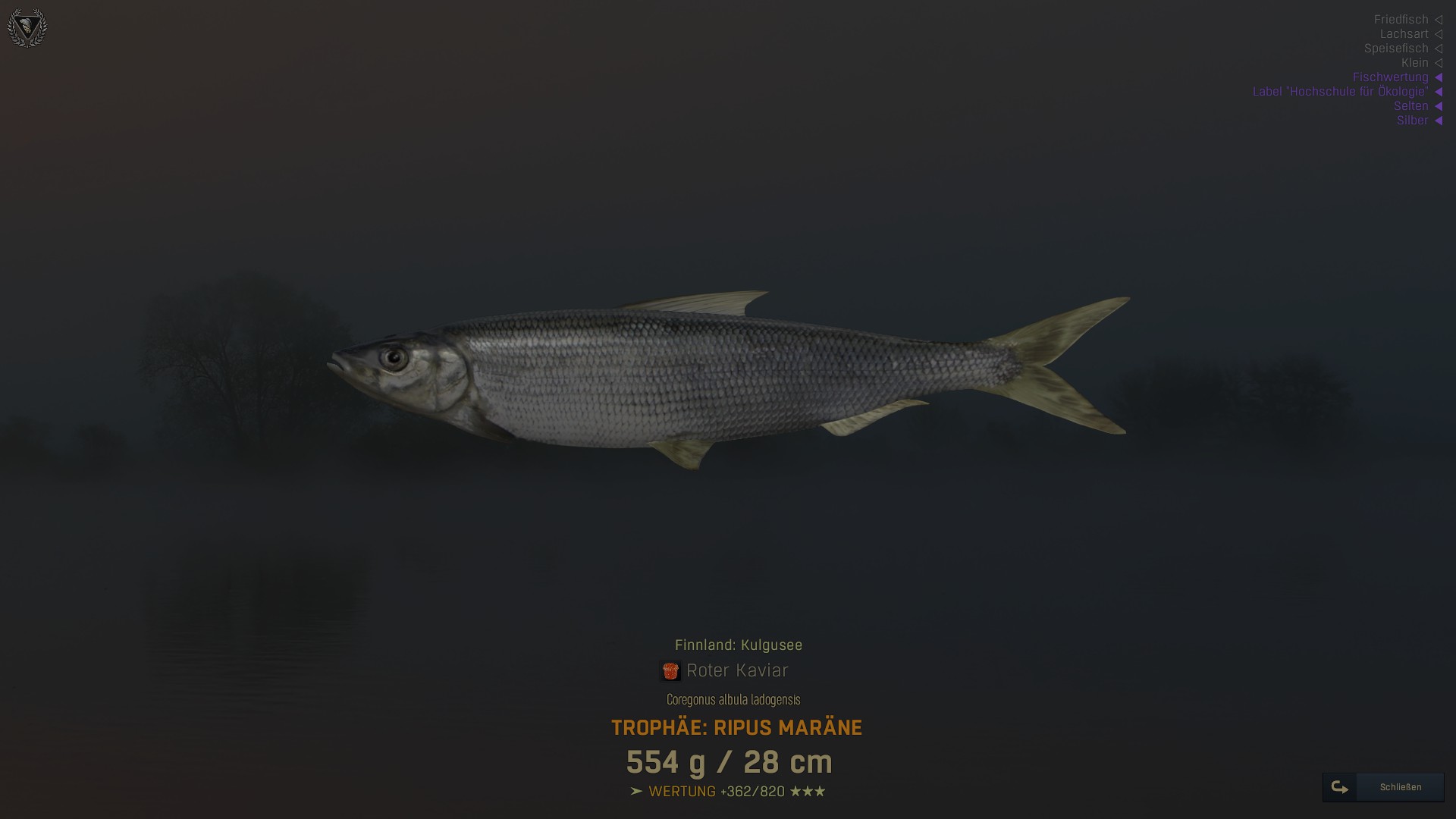Choose the Speisefisch tag
The width and height of the screenshot is (1456, 819).
[x=1396, y=49]
